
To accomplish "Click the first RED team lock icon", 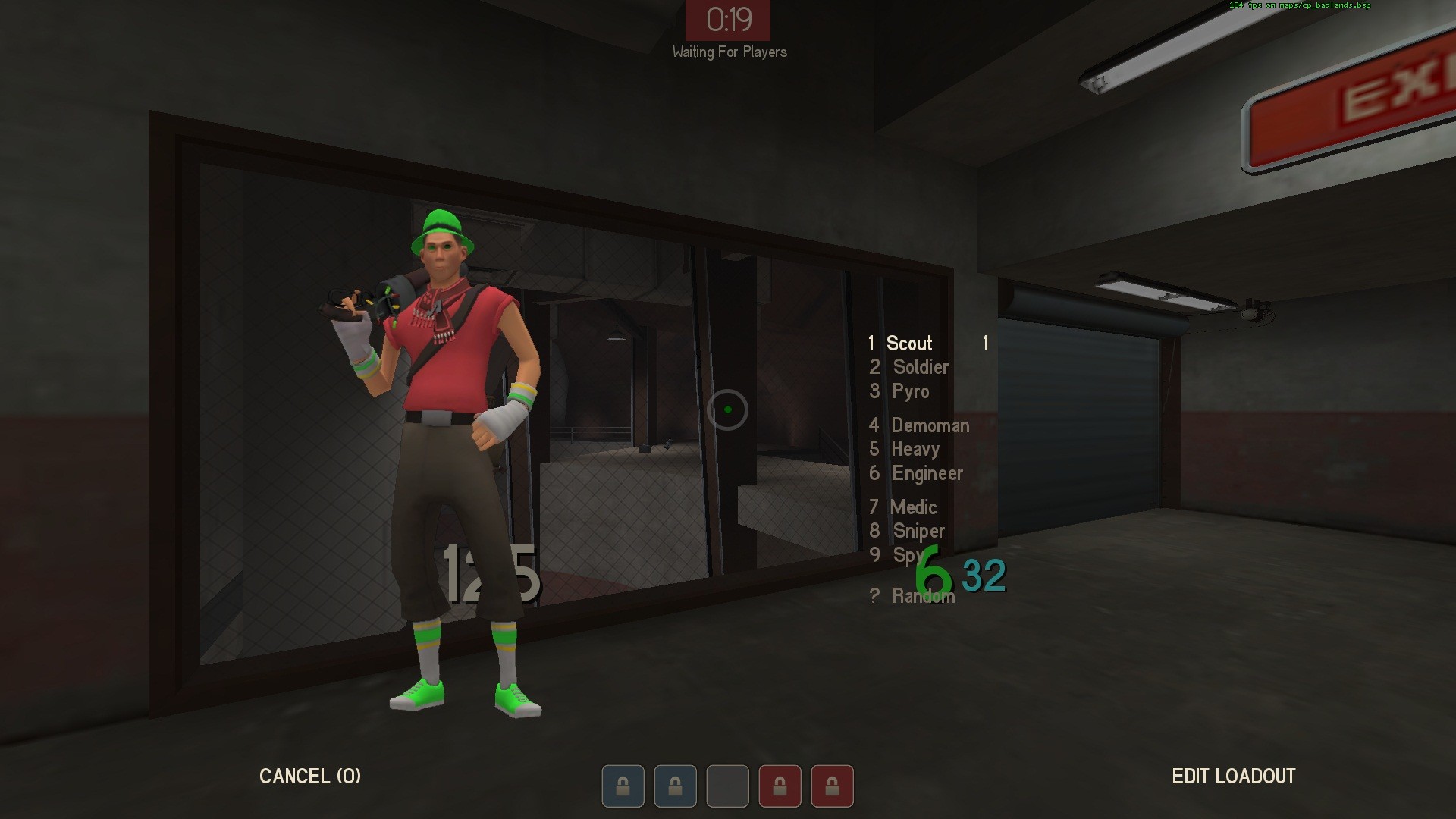I will tap(780, 786).
